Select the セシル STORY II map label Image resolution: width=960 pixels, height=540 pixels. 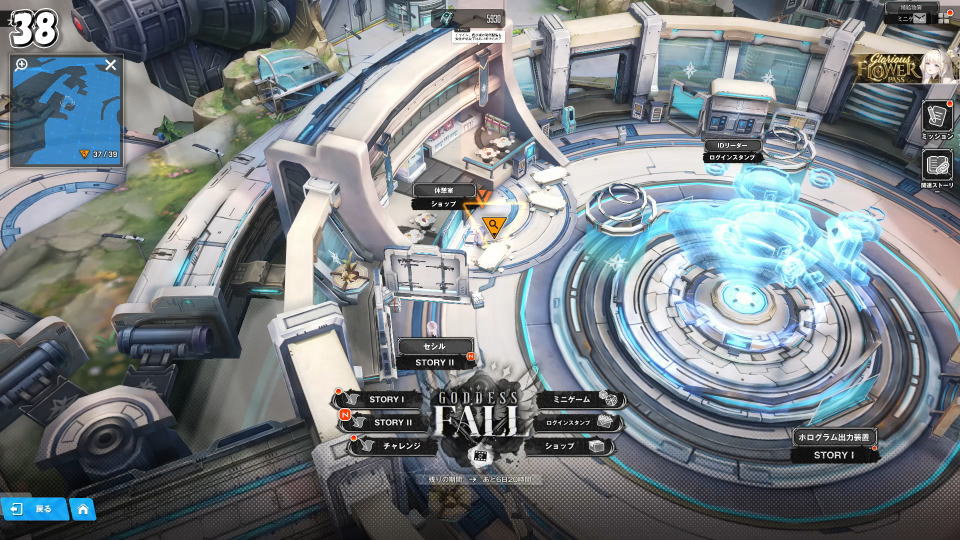tap(435, 354)
